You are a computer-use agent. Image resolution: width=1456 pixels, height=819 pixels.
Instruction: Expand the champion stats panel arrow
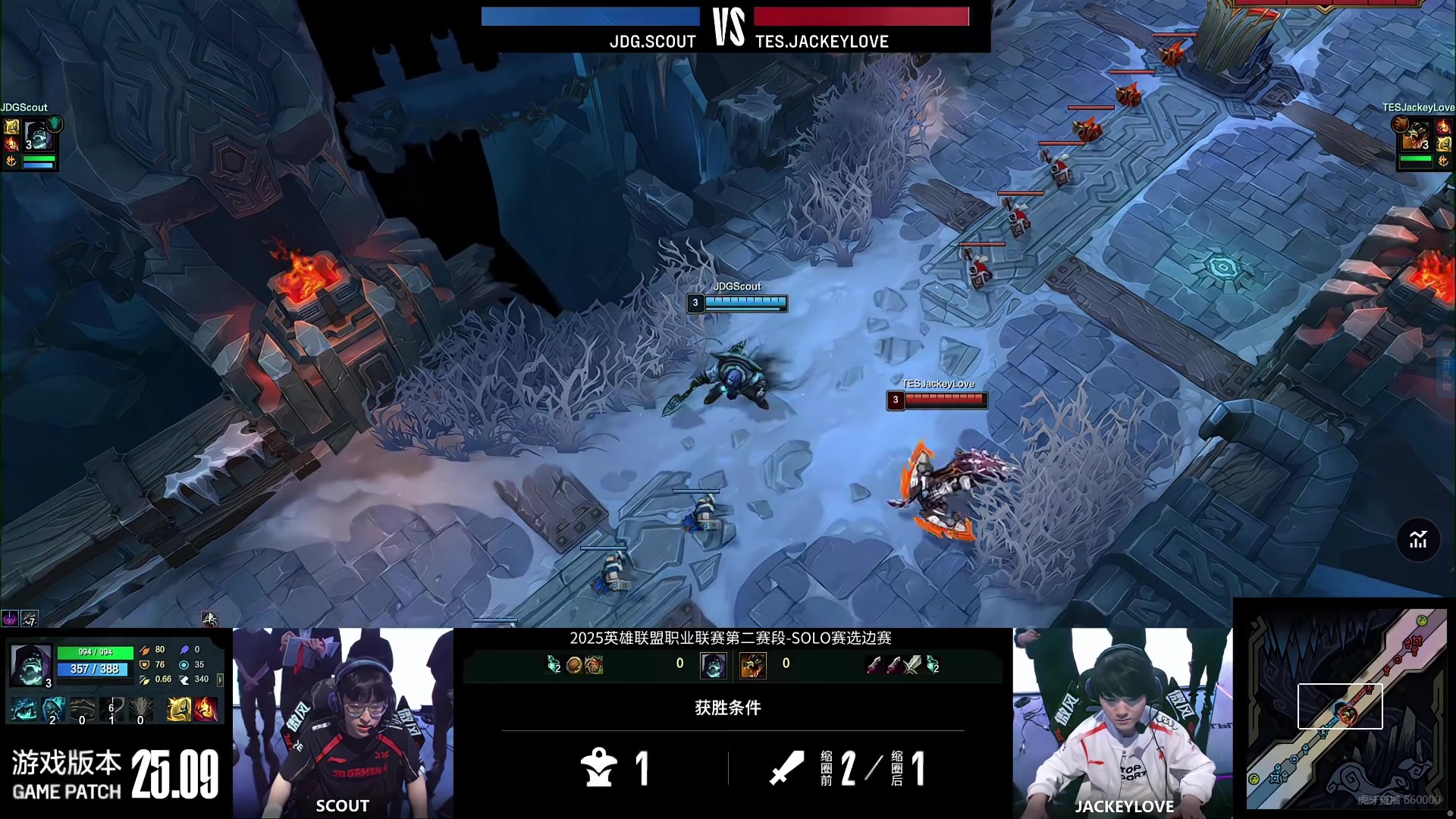tap(220, 679)
